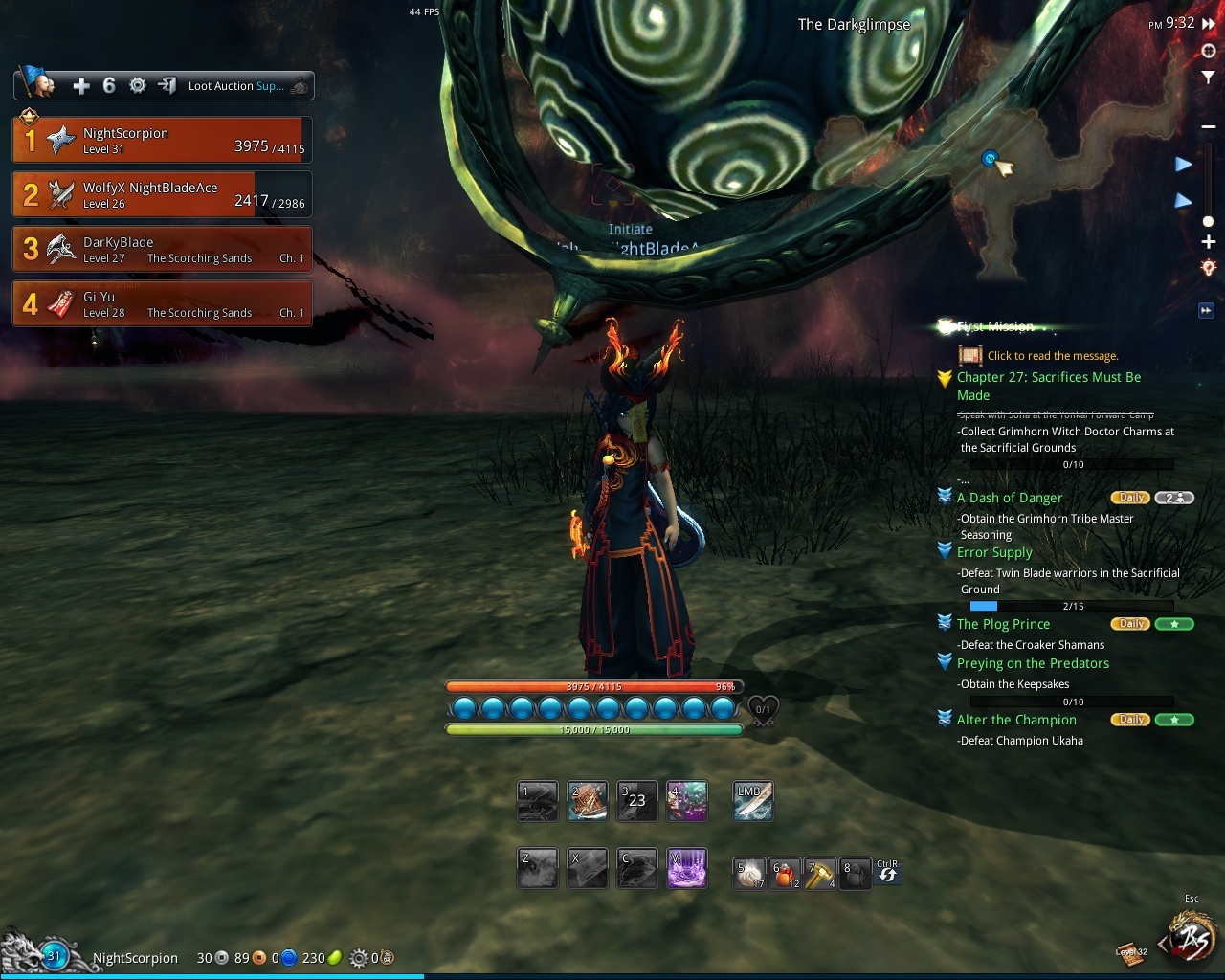This screenshot has width=1225, height=980.
Task: Open the Loot Auction setting
Action: pos(235,86)
